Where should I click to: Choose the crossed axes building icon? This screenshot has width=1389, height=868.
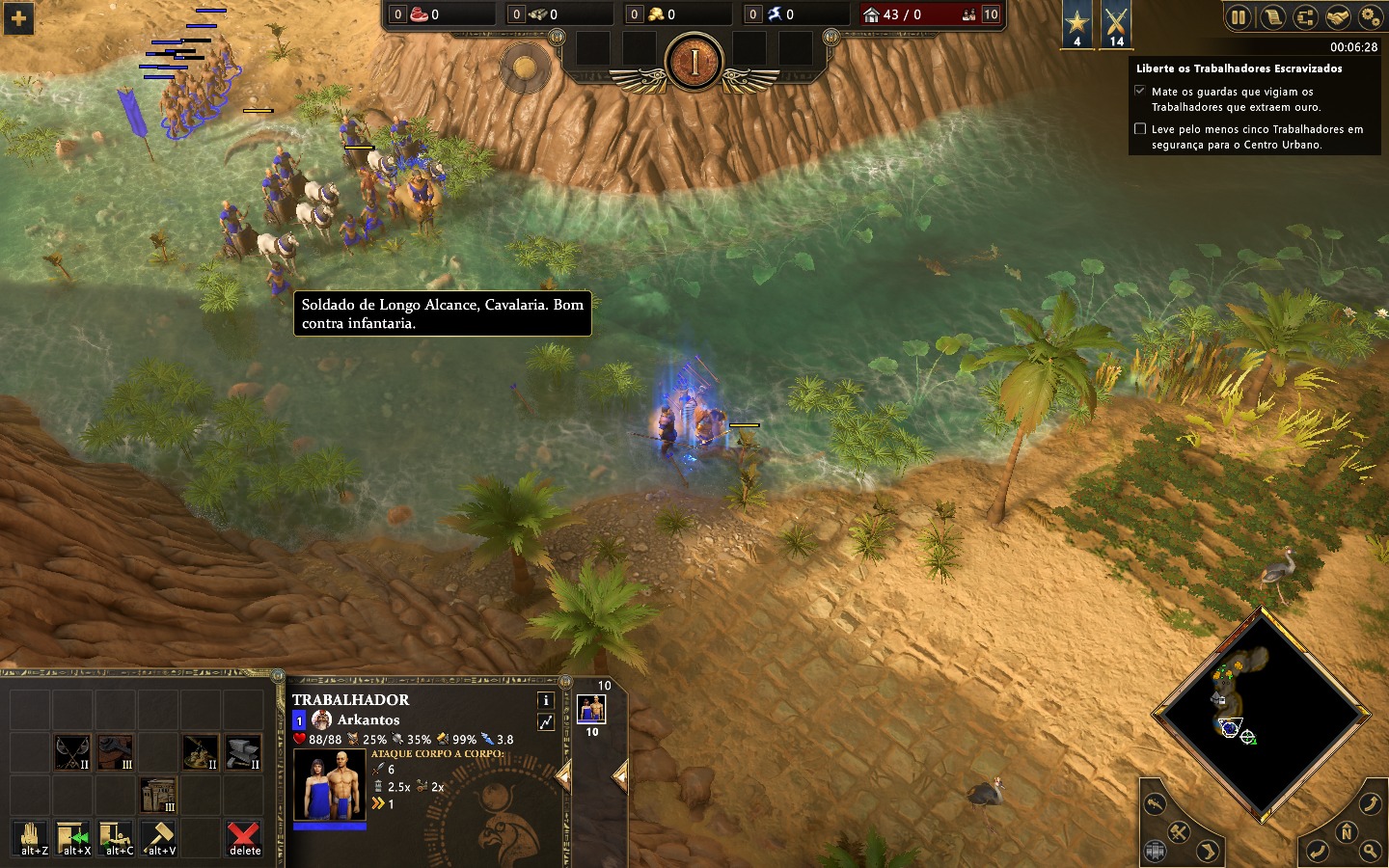pos(72,752)
